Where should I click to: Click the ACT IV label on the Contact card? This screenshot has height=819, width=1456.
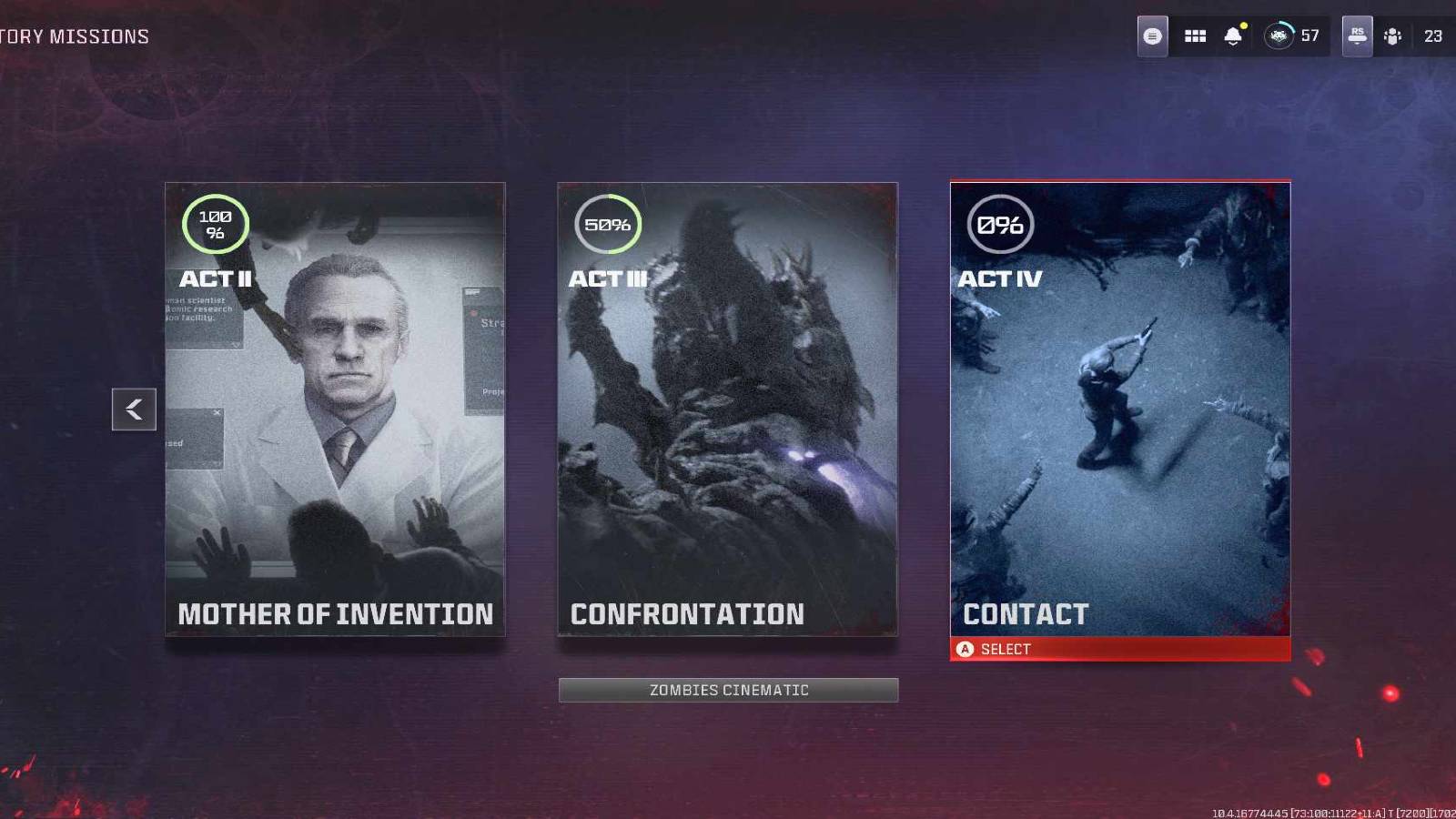999,279
